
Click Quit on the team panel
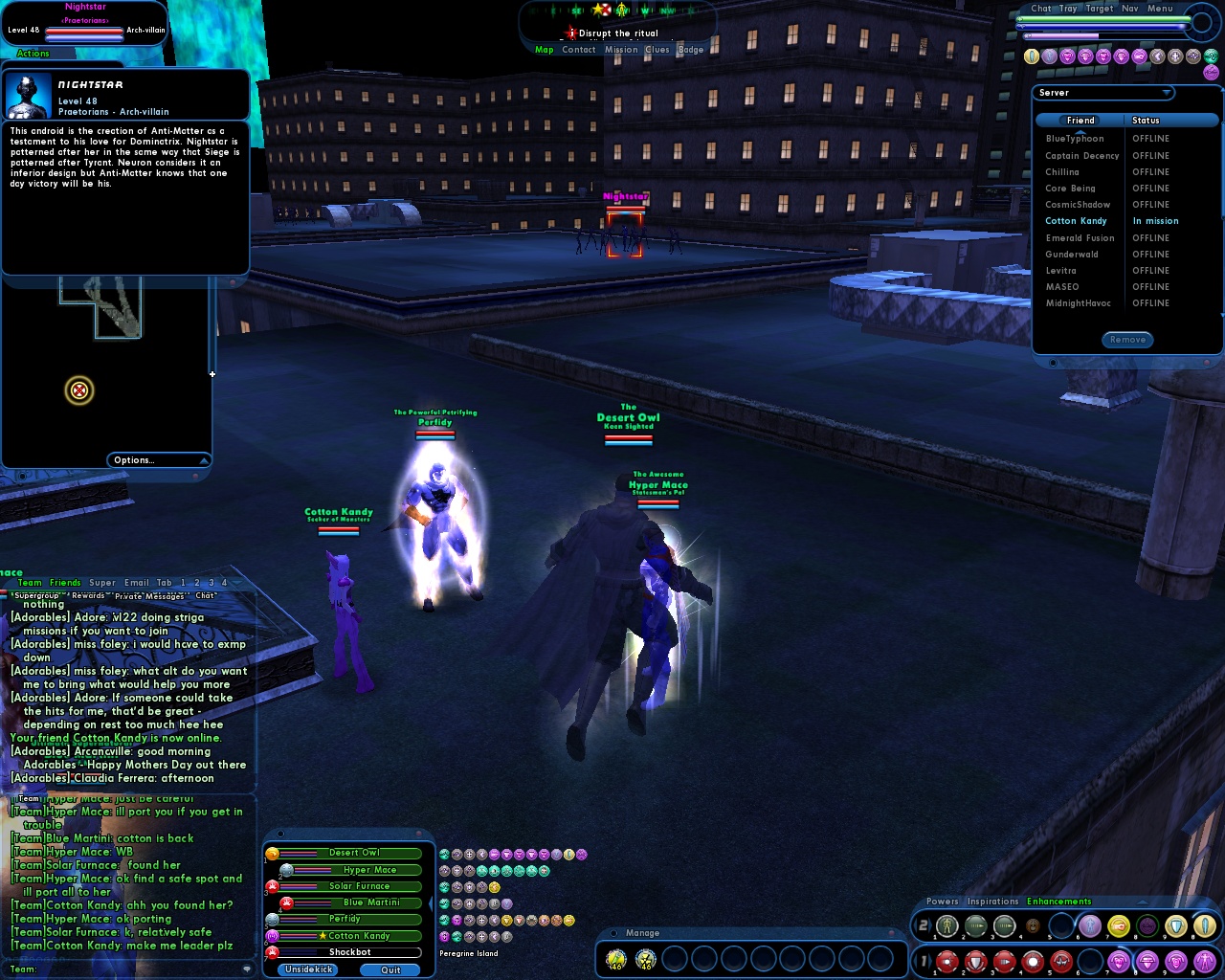390,969
